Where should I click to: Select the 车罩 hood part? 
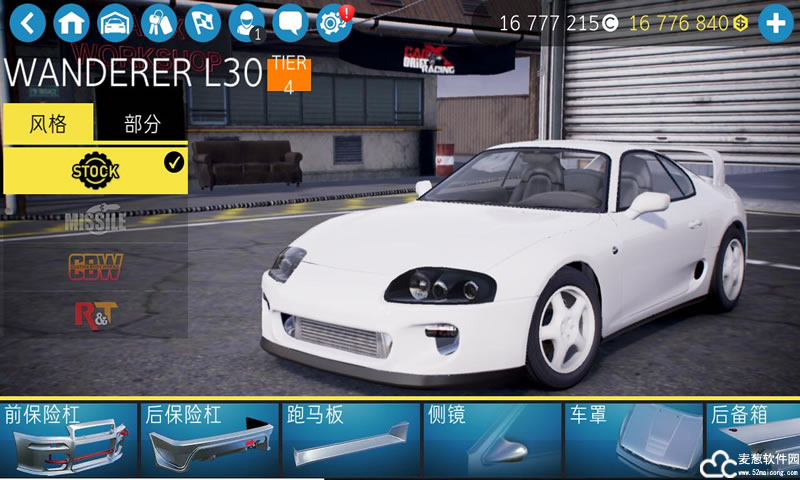click(632, 440)
